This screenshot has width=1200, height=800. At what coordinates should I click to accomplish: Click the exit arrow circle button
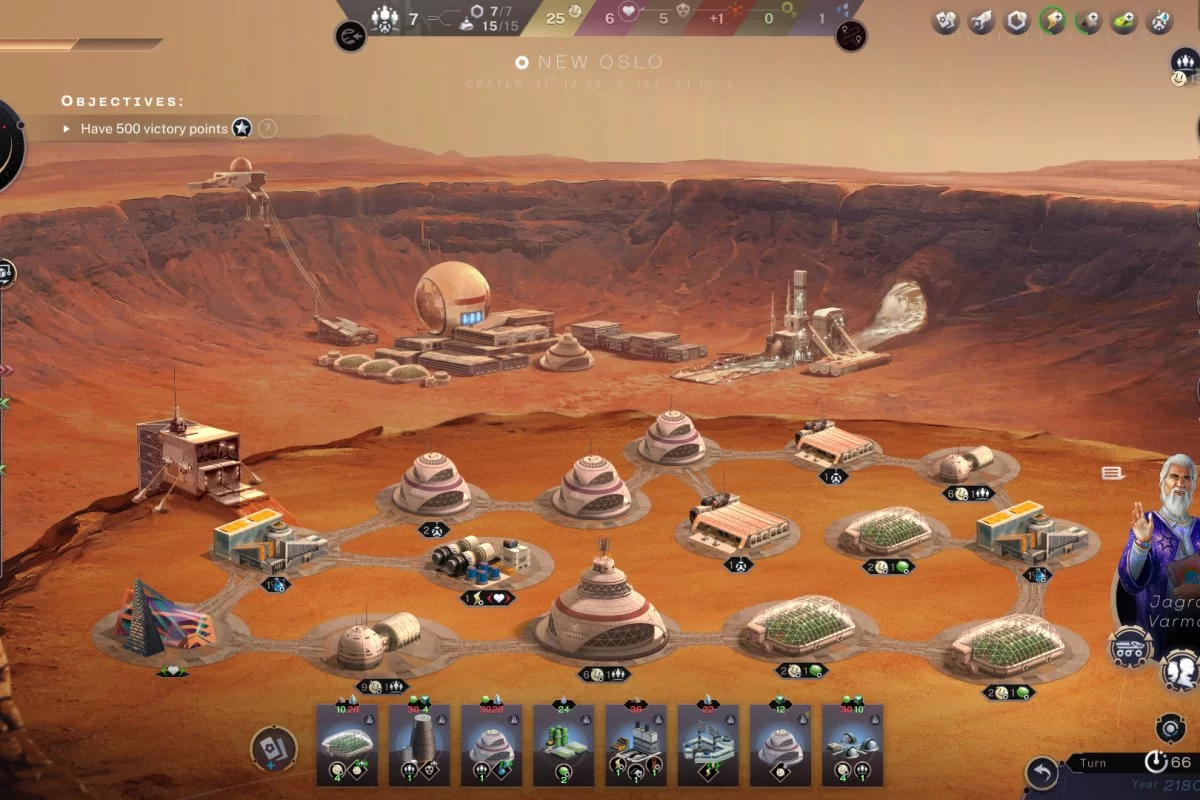[x=350, y=36]
